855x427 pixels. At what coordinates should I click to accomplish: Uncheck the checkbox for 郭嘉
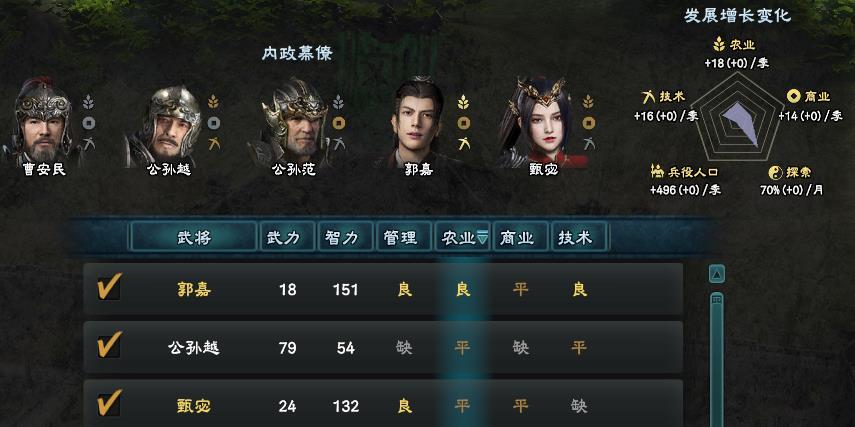(108, 289)
